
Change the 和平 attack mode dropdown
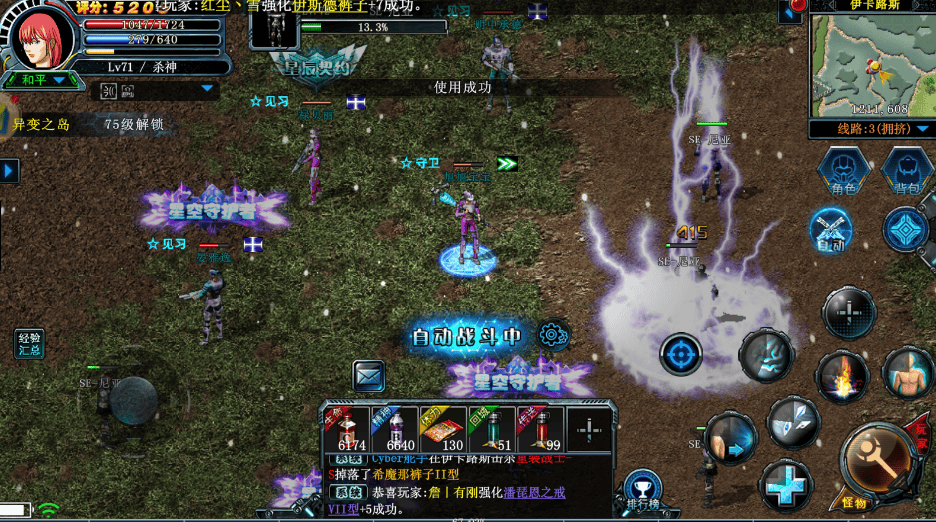[x=40, y=80]
